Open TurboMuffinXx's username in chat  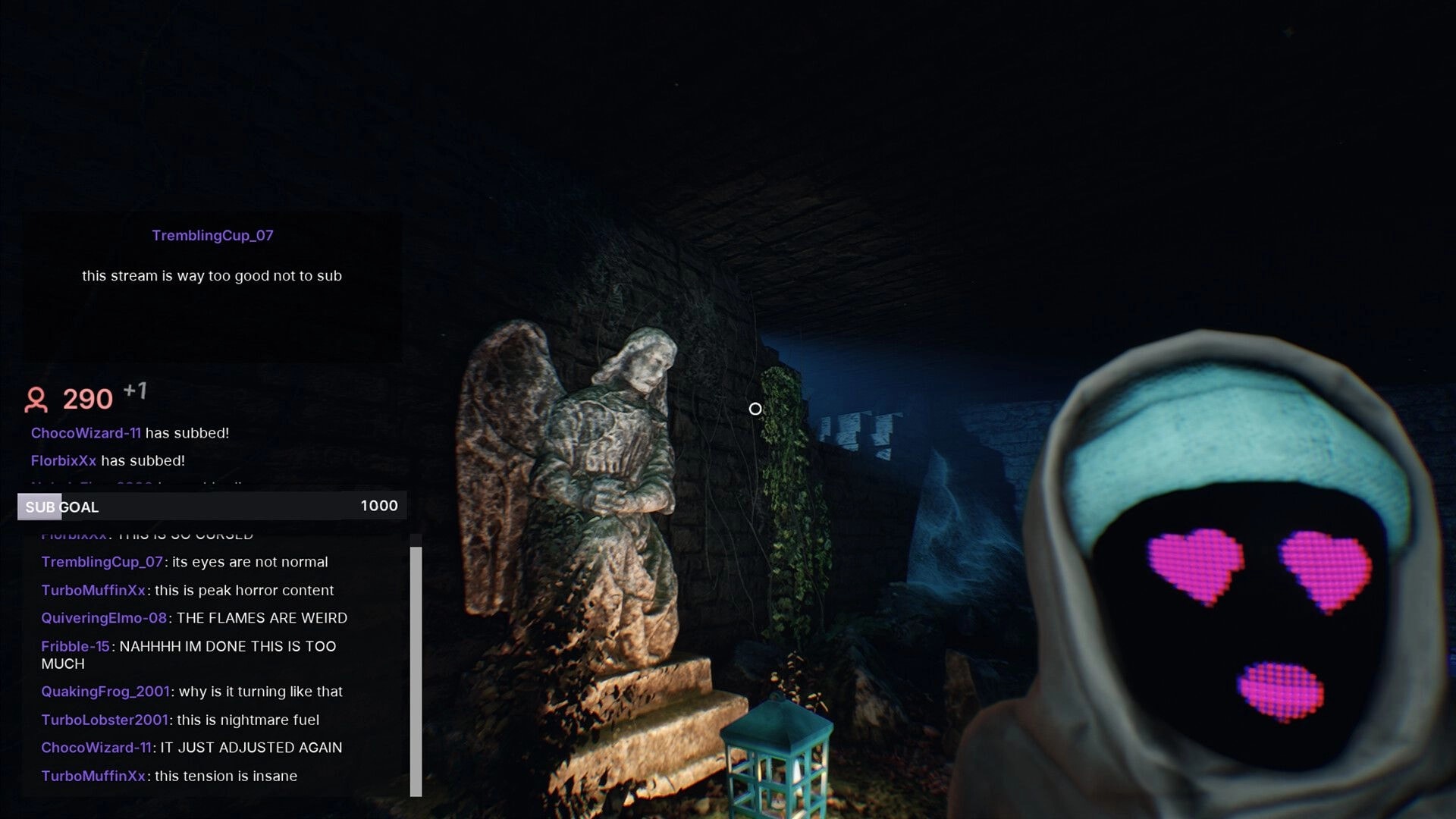pyautogui.click(x=93, y=590)
